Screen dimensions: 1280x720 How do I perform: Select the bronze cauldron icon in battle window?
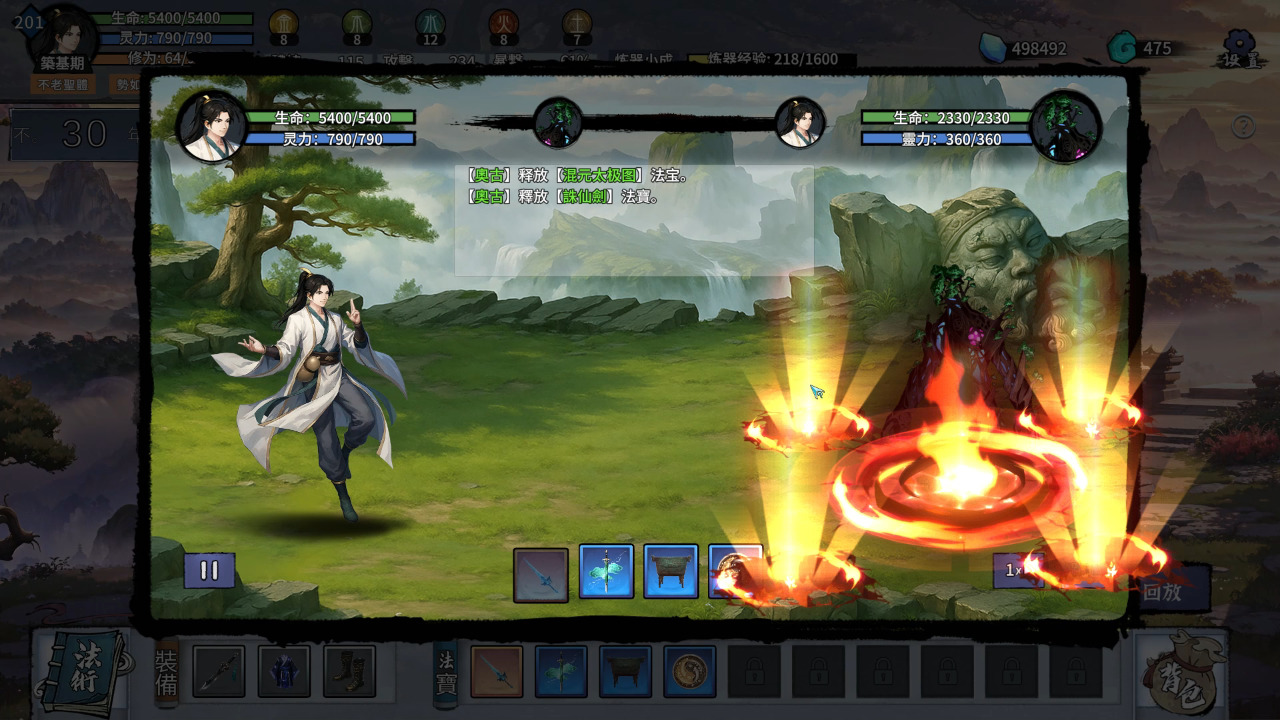point(670,571)
